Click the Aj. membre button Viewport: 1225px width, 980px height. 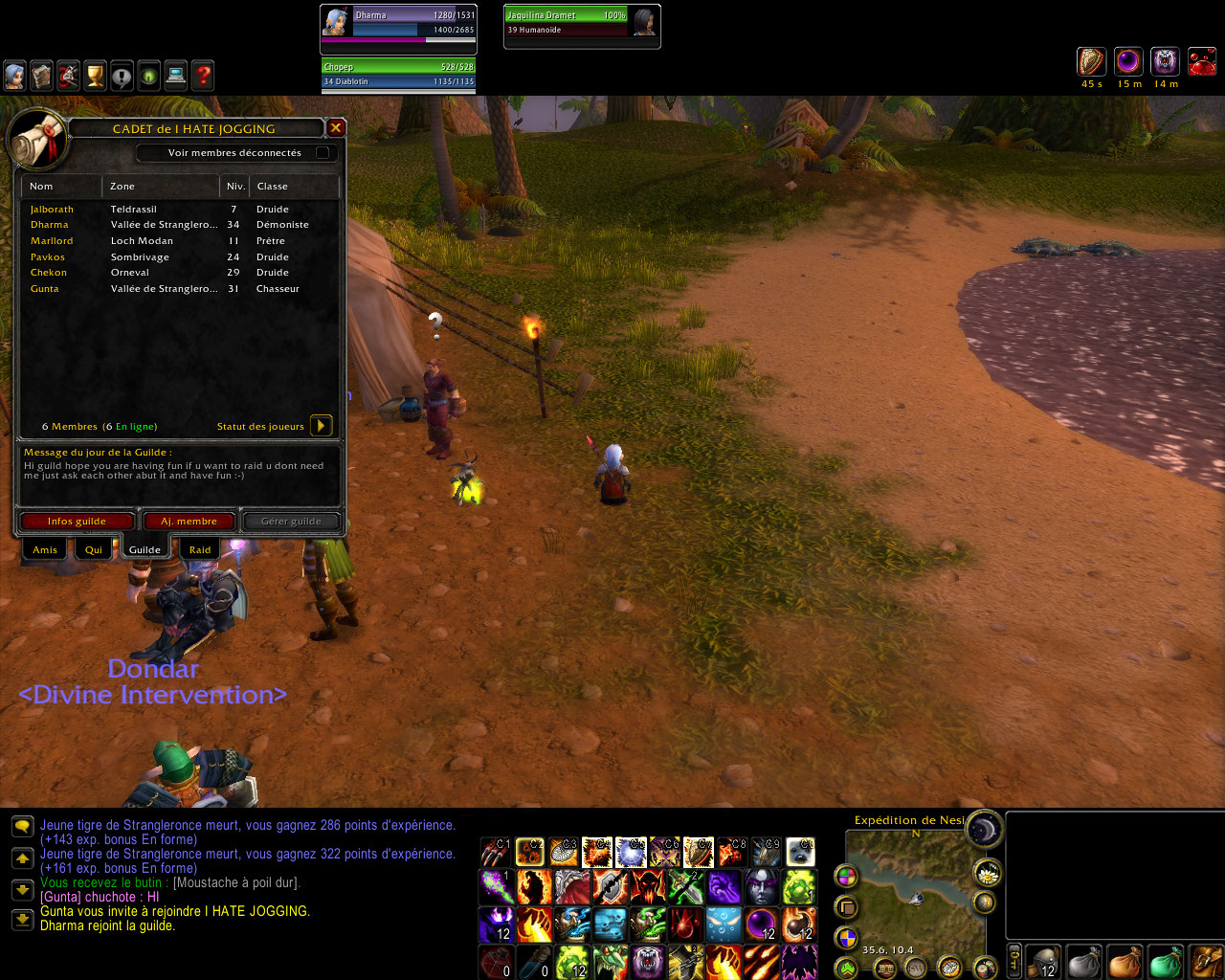189,522
